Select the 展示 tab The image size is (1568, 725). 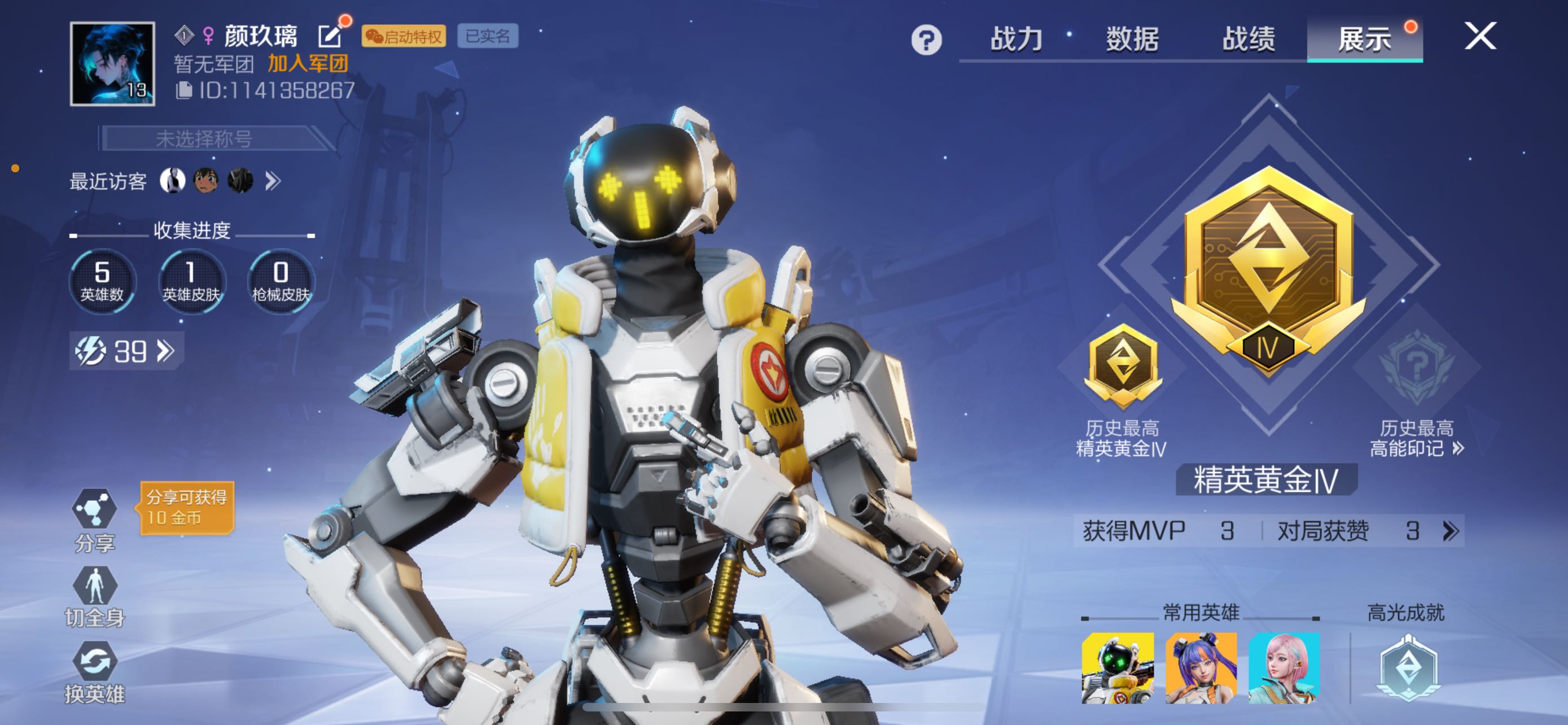(x=1364, y=39)
